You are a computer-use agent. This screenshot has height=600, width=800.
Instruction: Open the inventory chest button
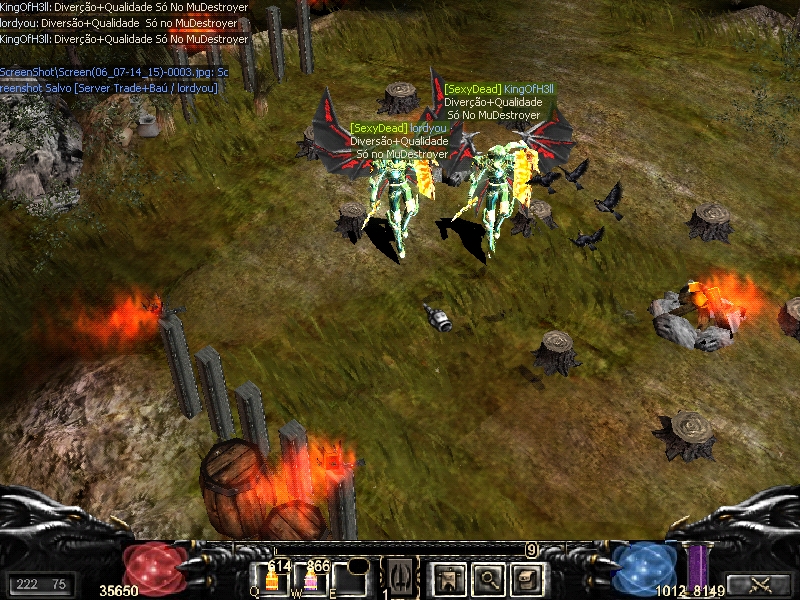point(526,578)
